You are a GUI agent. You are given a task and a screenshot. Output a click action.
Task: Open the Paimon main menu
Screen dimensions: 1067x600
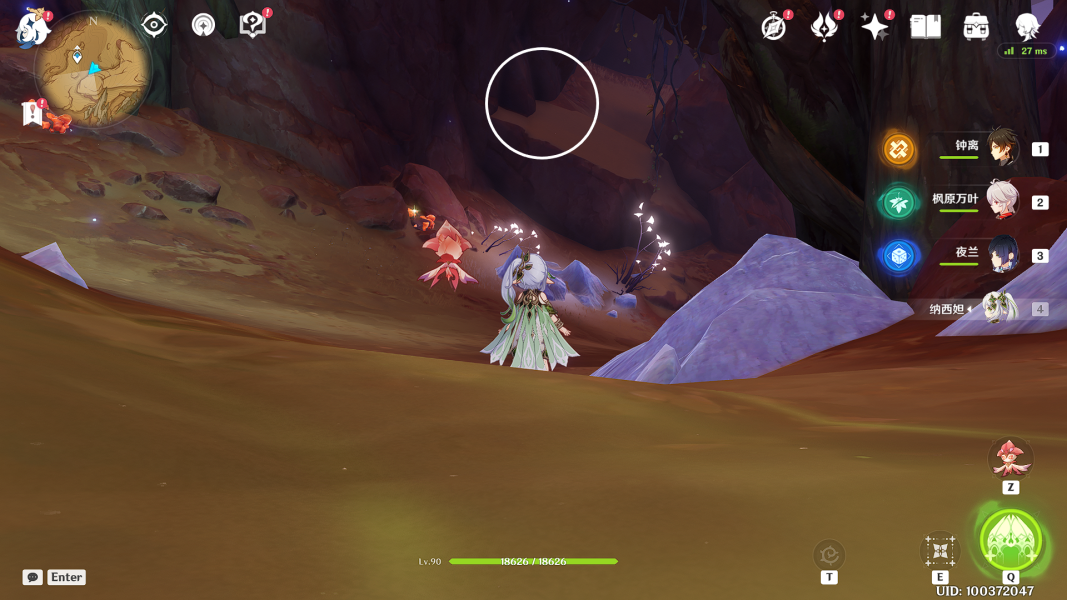pos(33,29)
